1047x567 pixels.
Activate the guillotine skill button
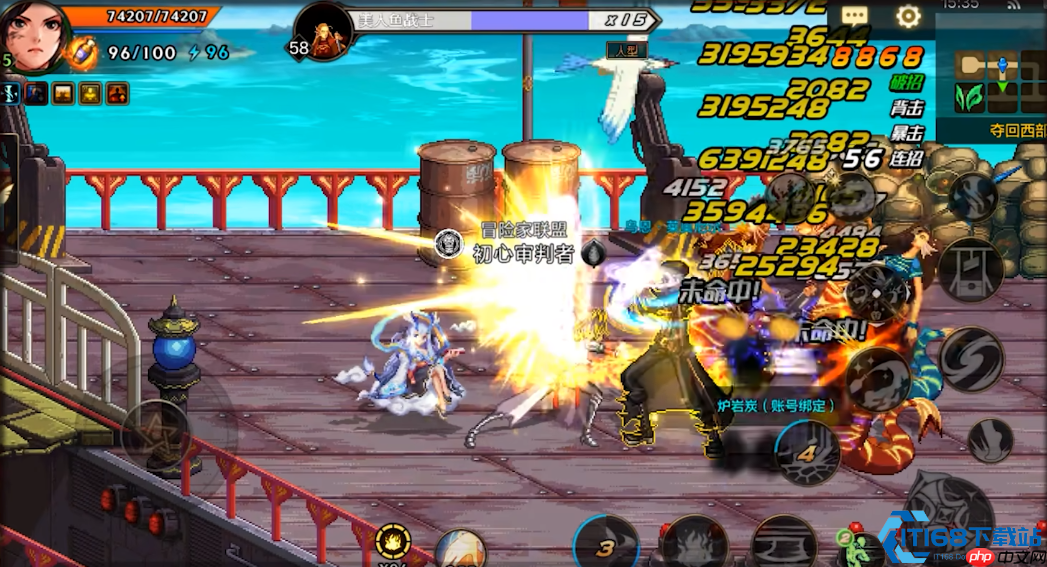[x=971, y=269]
